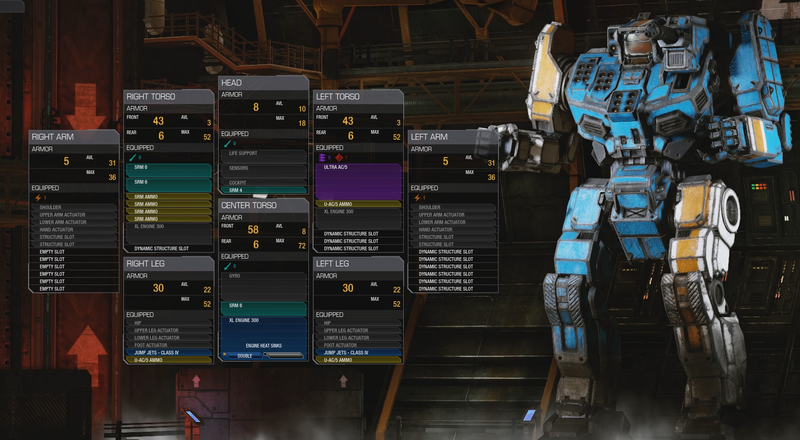The height and width of the screenshot is (440, 800).
Task: Click the XL Engine 300 in Right Torso
Action: 168,227
